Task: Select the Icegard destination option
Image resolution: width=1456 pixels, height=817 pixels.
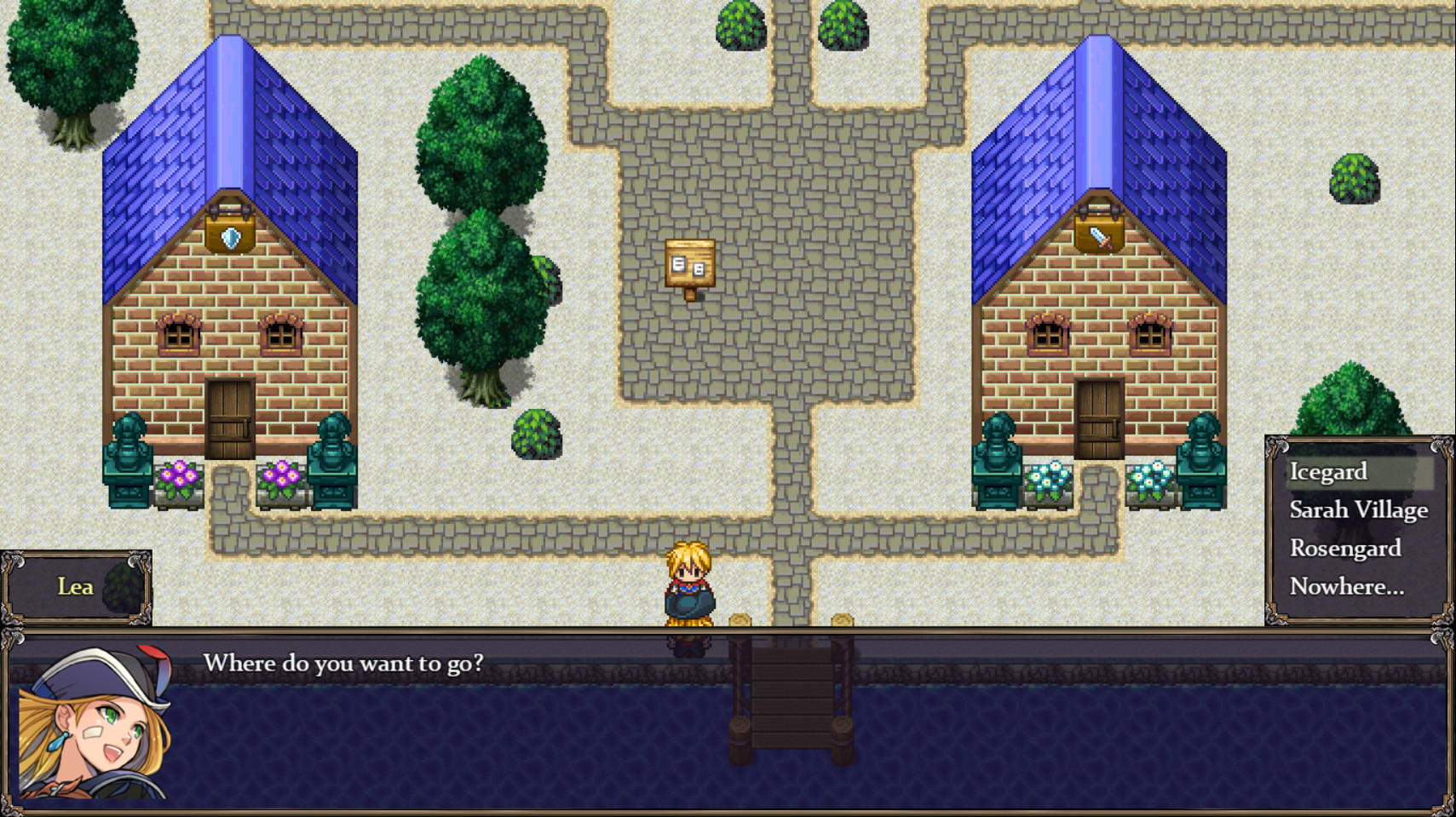Action: point(1327,471)
